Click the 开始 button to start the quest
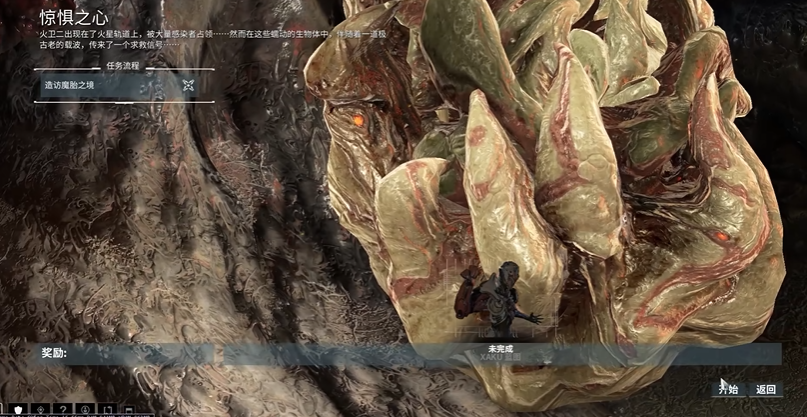Screen dimensions: 807x417 point(727,389)
